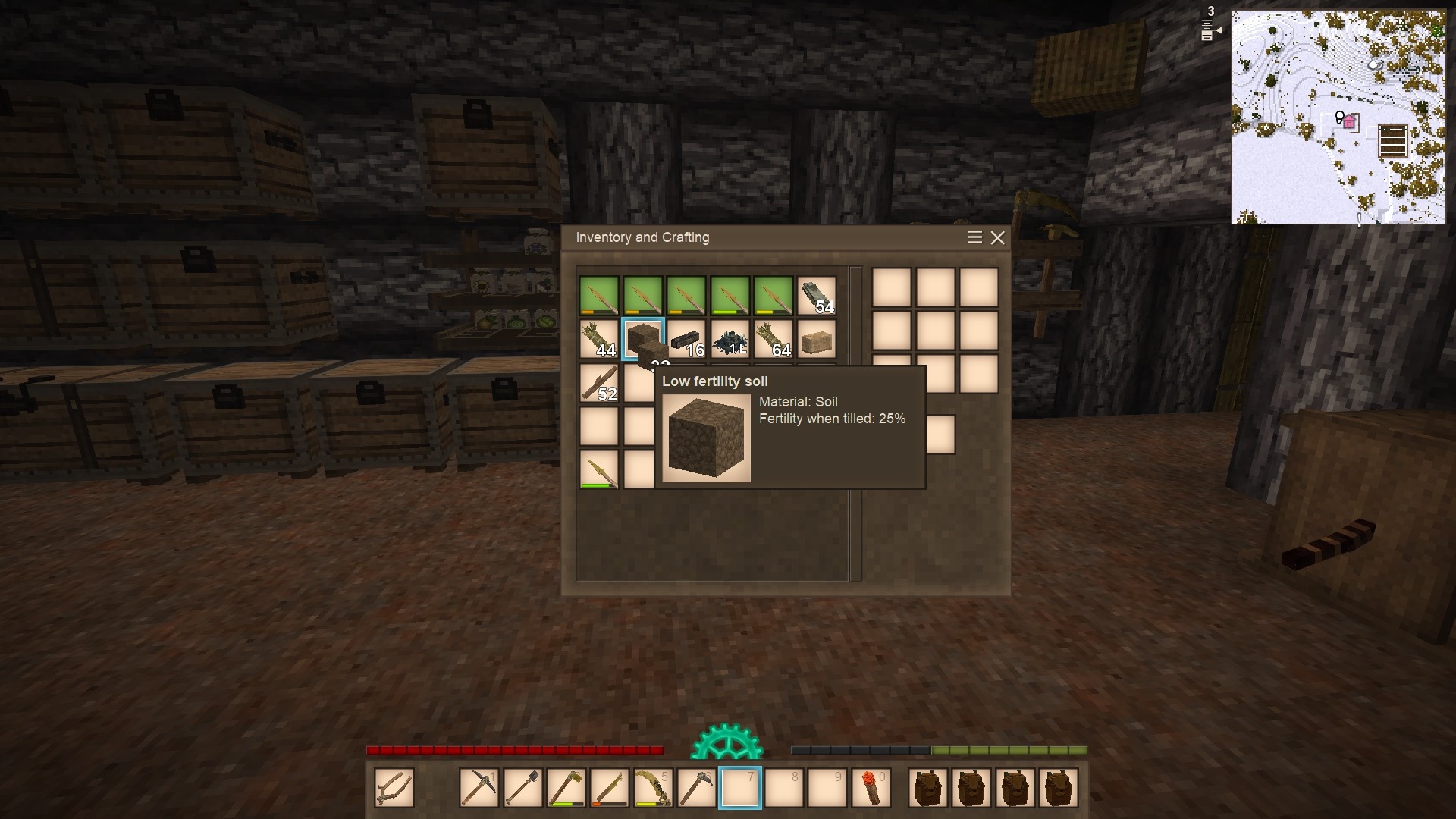The width and height of the screenshot is (1456, 819).
Task: Pick up the 1 L dark pile
Action: point(730,339)
